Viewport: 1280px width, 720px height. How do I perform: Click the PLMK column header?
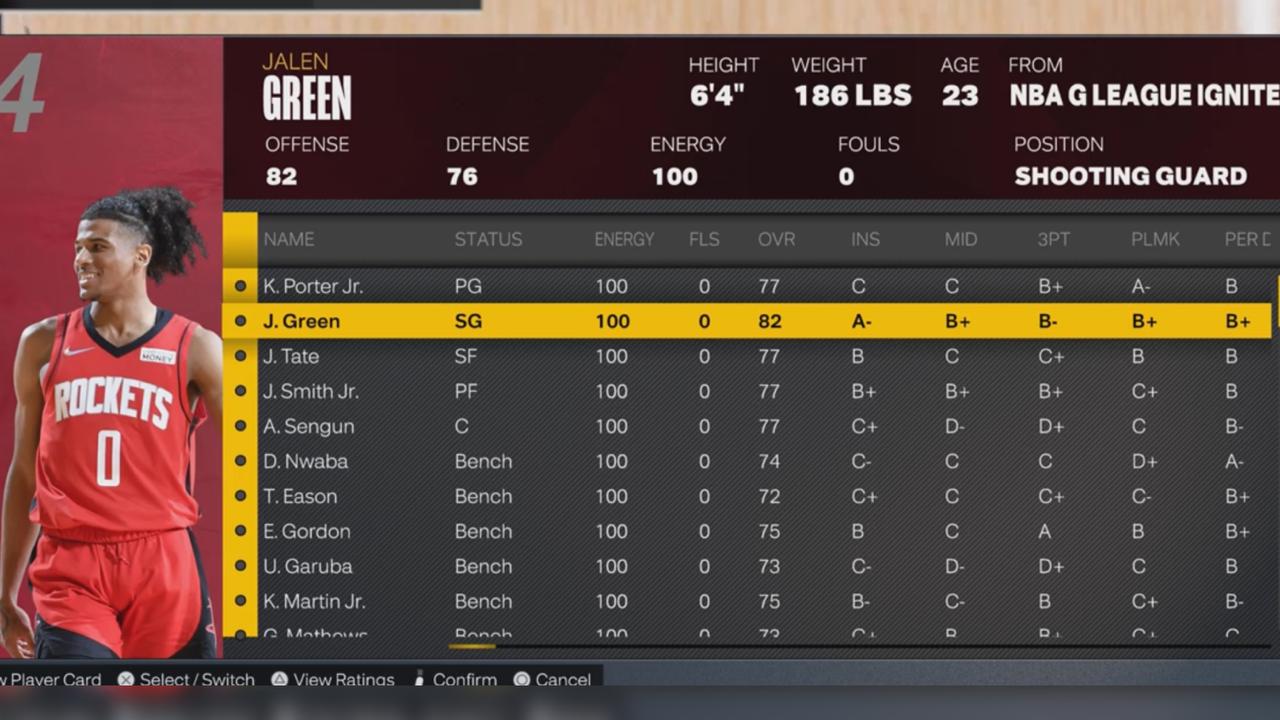tap(1155, 239)
